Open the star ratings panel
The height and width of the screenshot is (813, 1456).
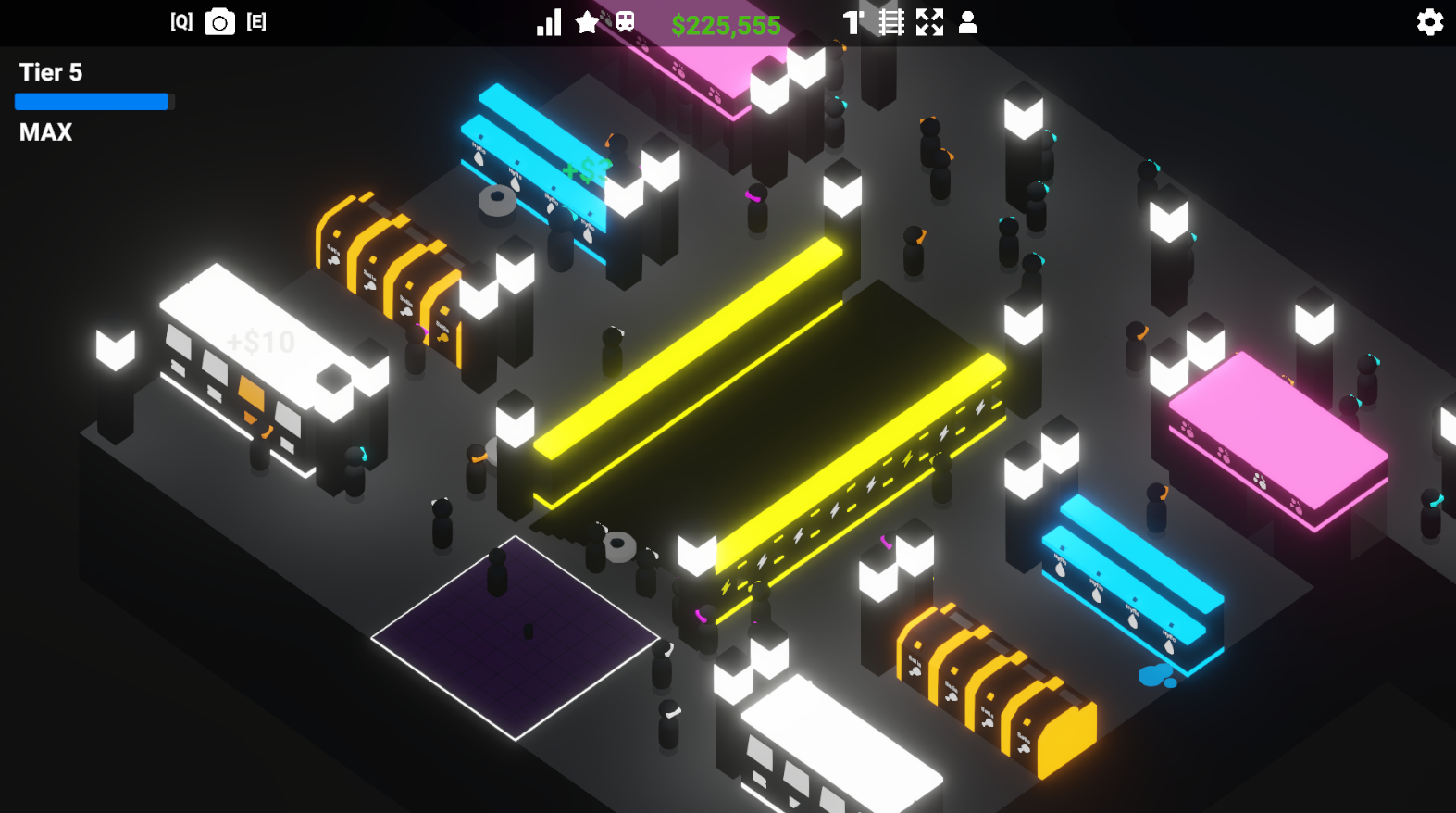coord(586,21)
